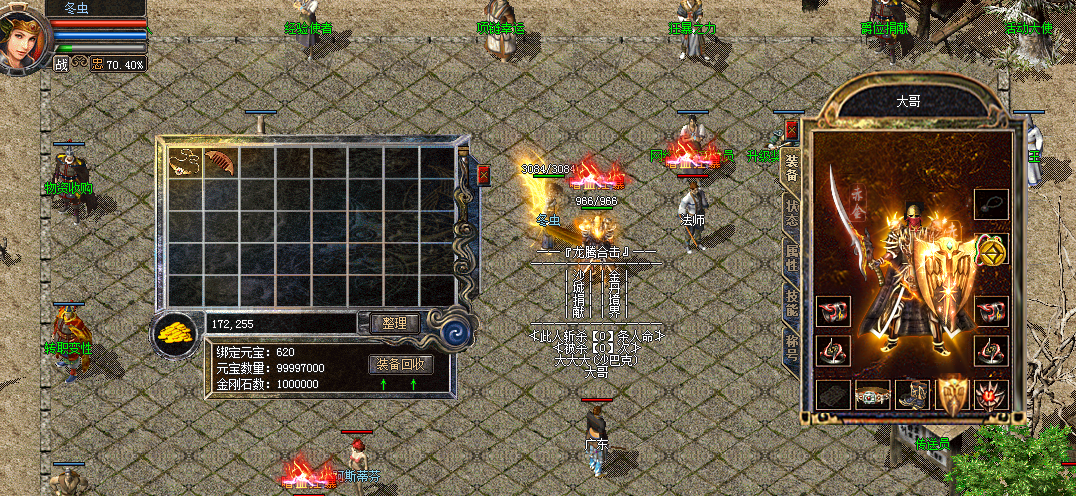Open 装备回收 equipment recycling
1076x496 pixels.
(x=401, y=364)
